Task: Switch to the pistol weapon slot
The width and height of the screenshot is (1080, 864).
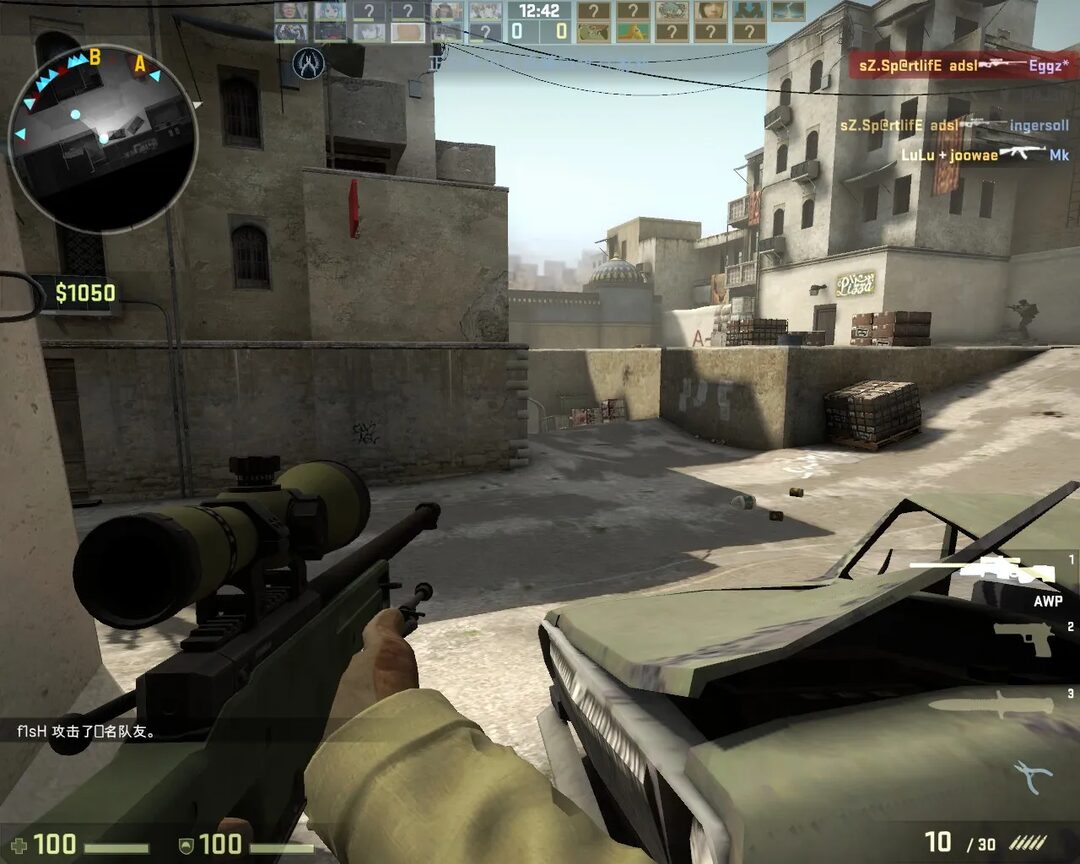Action: (1022, 637)
